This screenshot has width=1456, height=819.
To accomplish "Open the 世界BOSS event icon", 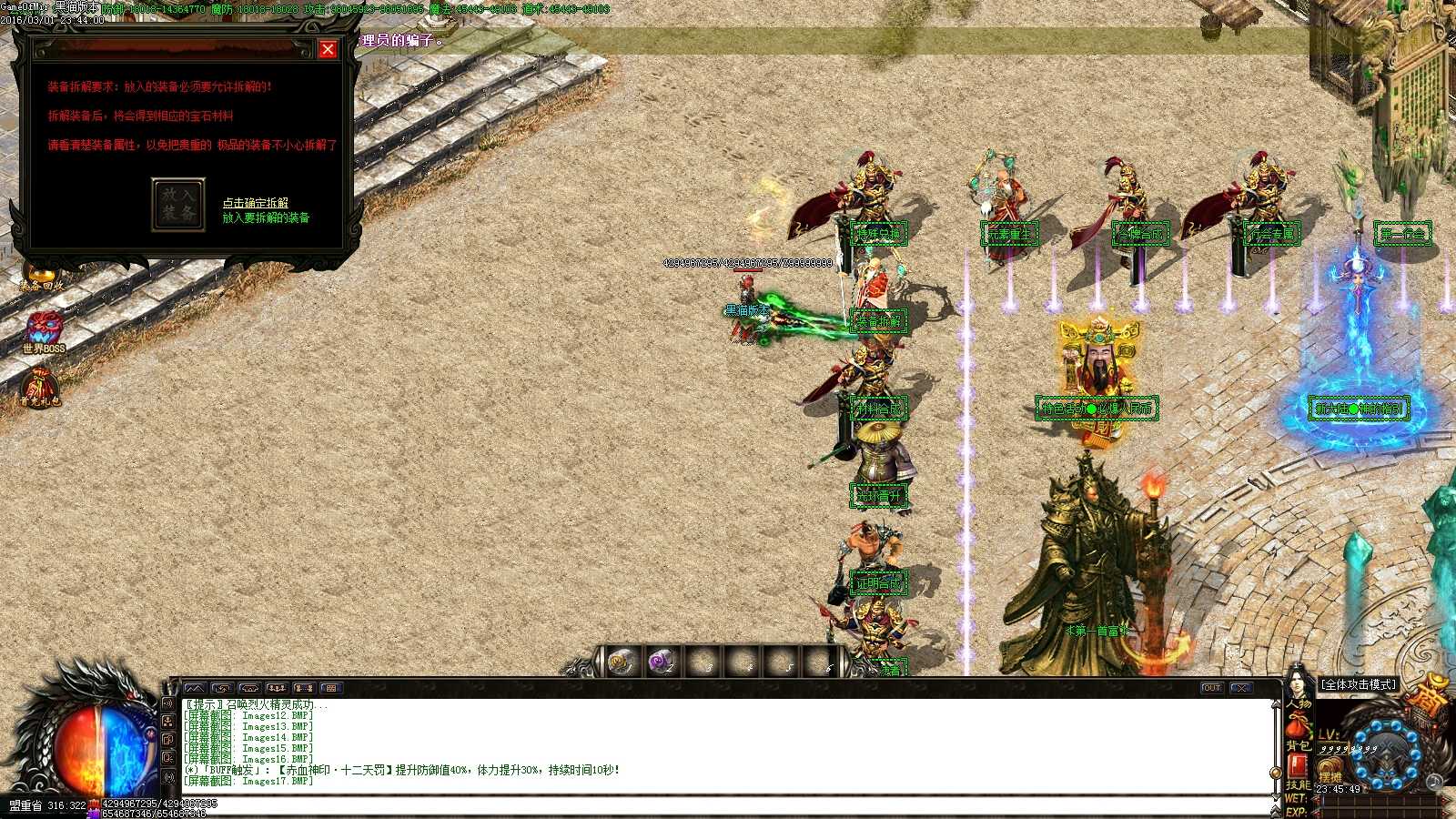I will (45, 328).
